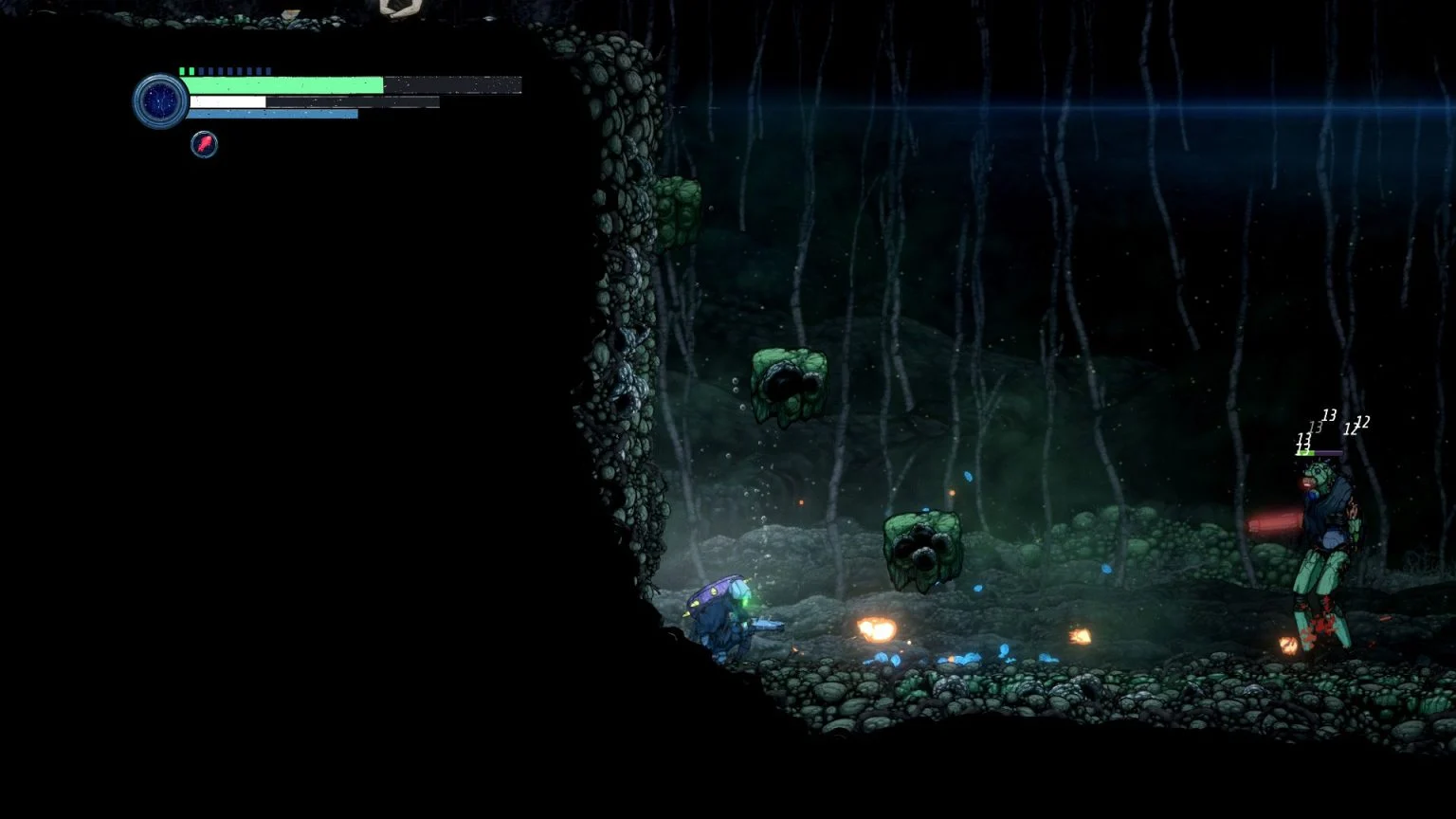Click the enemy's purple health bar
The height and width of the screenshot is (819, 1456).
point(1325,453)
